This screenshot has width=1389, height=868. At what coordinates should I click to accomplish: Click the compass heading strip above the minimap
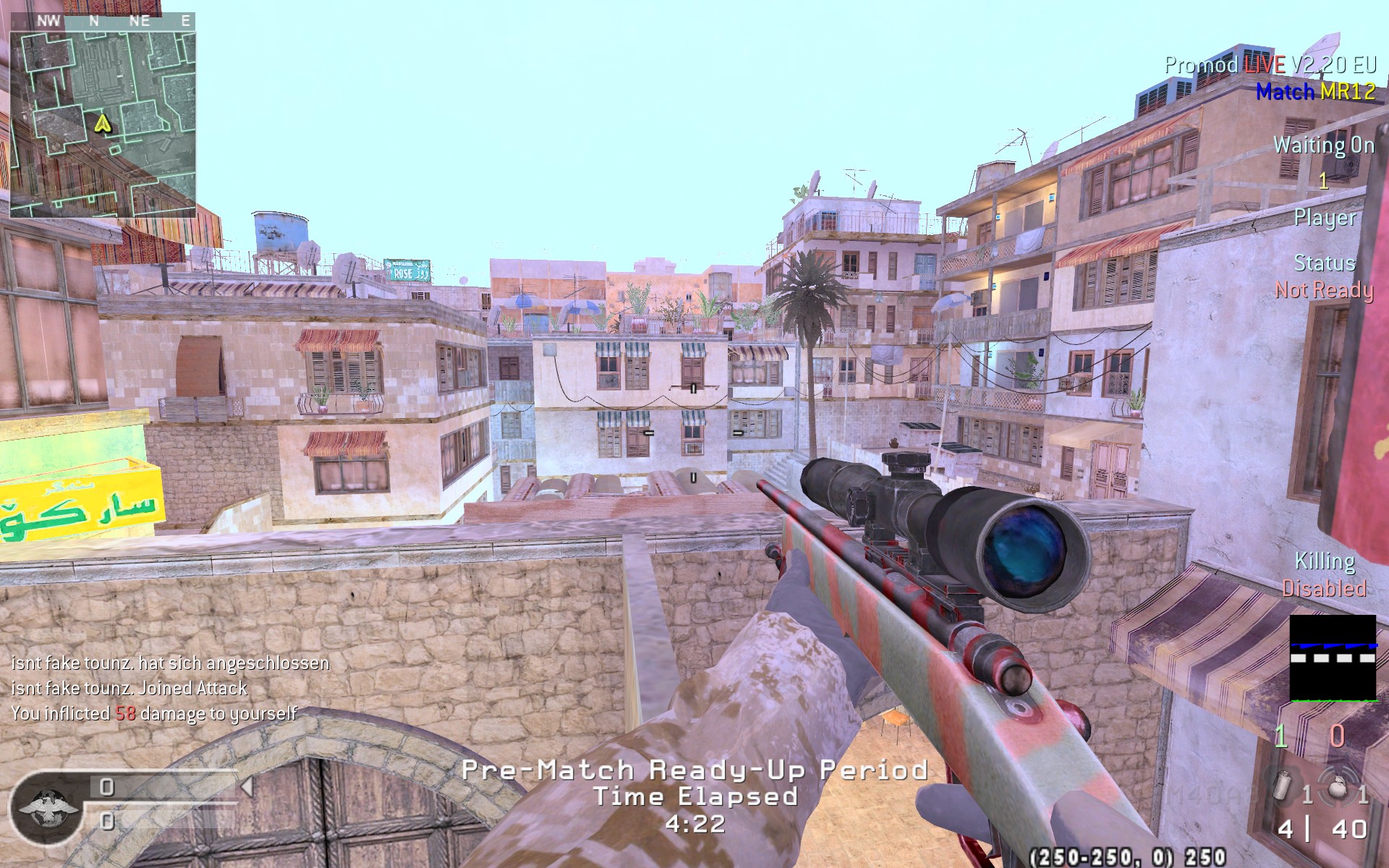(102, 21)
